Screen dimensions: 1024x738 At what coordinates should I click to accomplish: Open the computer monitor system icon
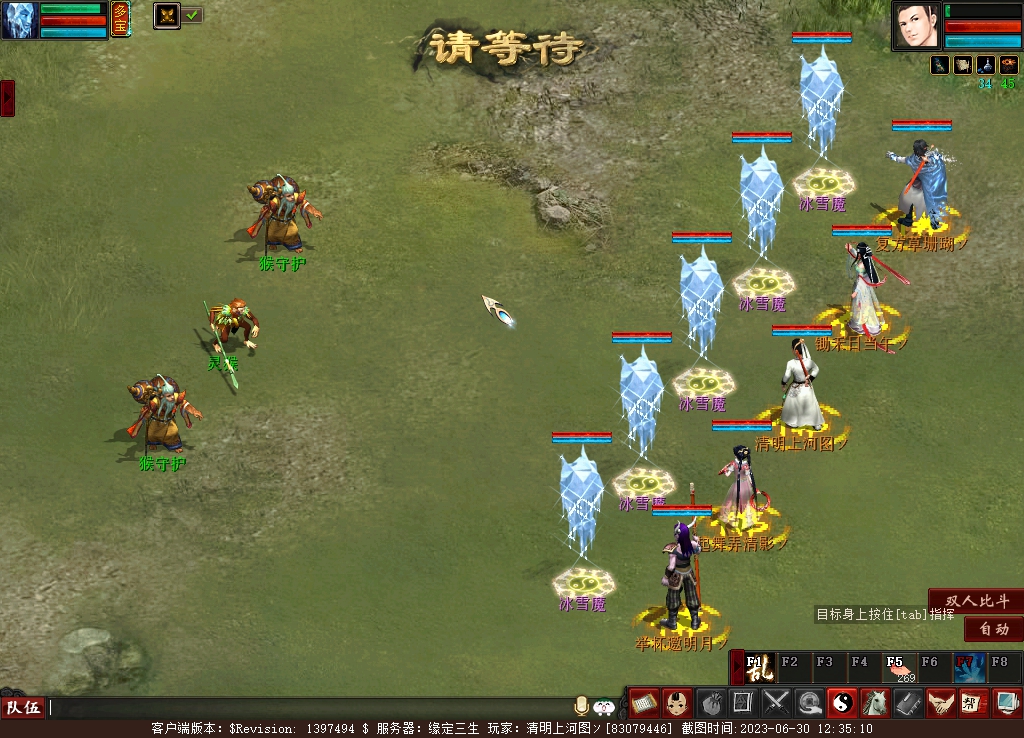pos(1006,703)
